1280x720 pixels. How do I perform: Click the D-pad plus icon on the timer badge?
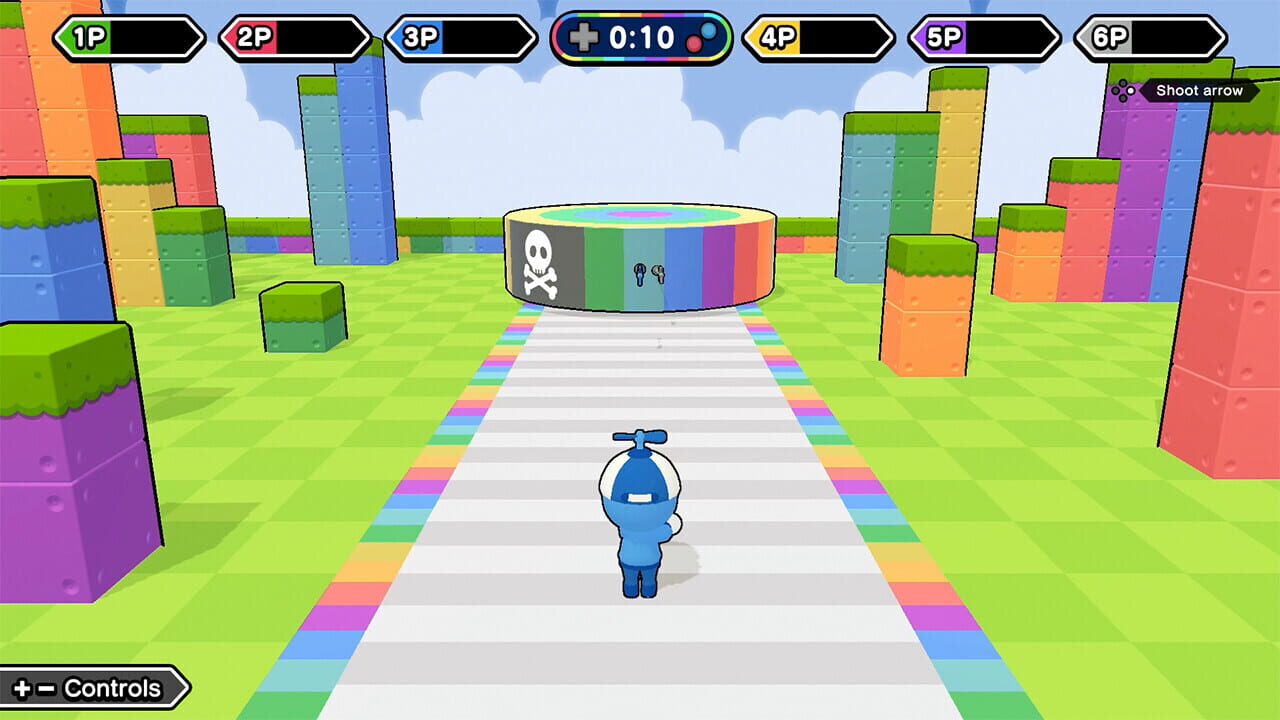[585, 37]
